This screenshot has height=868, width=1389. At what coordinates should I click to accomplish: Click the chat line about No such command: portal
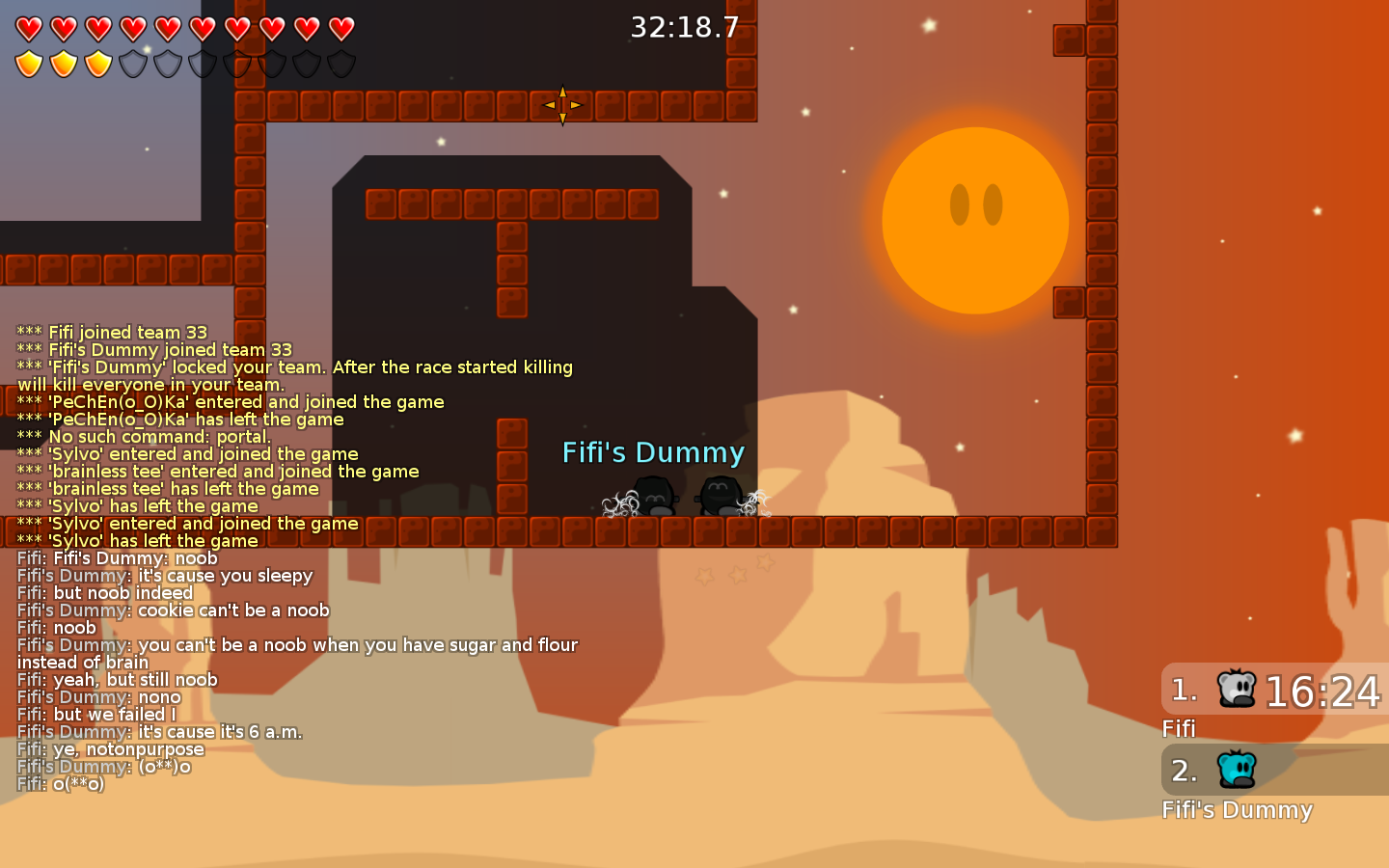point(143,436)
